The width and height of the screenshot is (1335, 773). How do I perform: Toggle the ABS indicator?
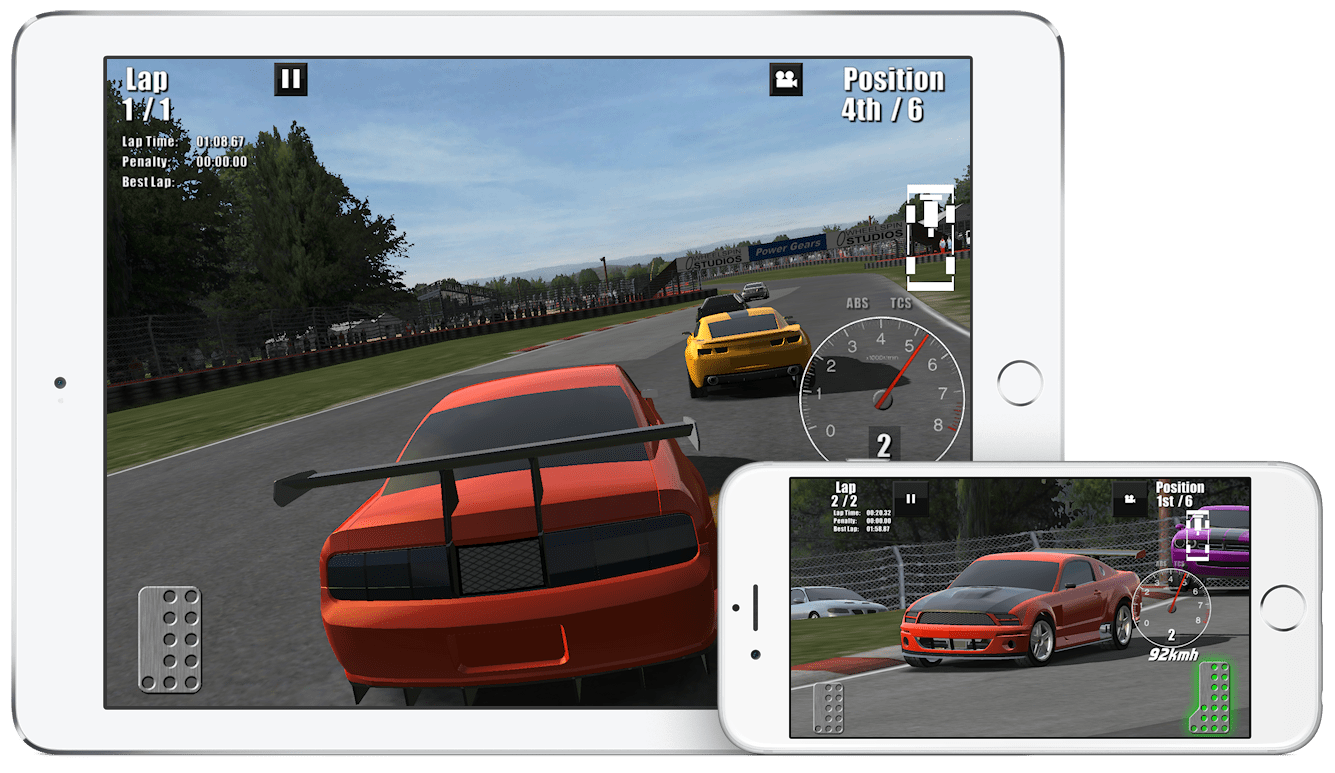pyautogui.click(x=856, y=302)
